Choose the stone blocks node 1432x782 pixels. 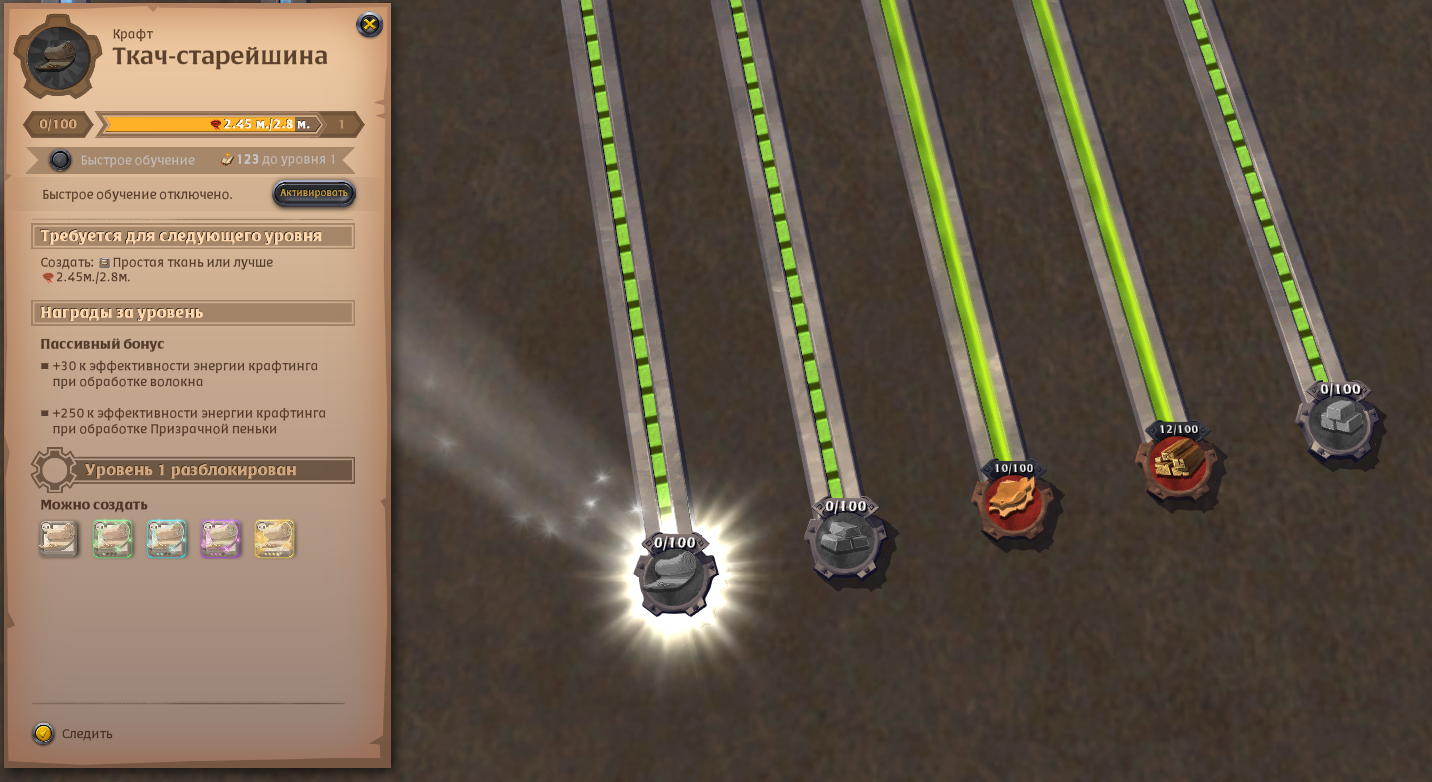pos(1339,420)
